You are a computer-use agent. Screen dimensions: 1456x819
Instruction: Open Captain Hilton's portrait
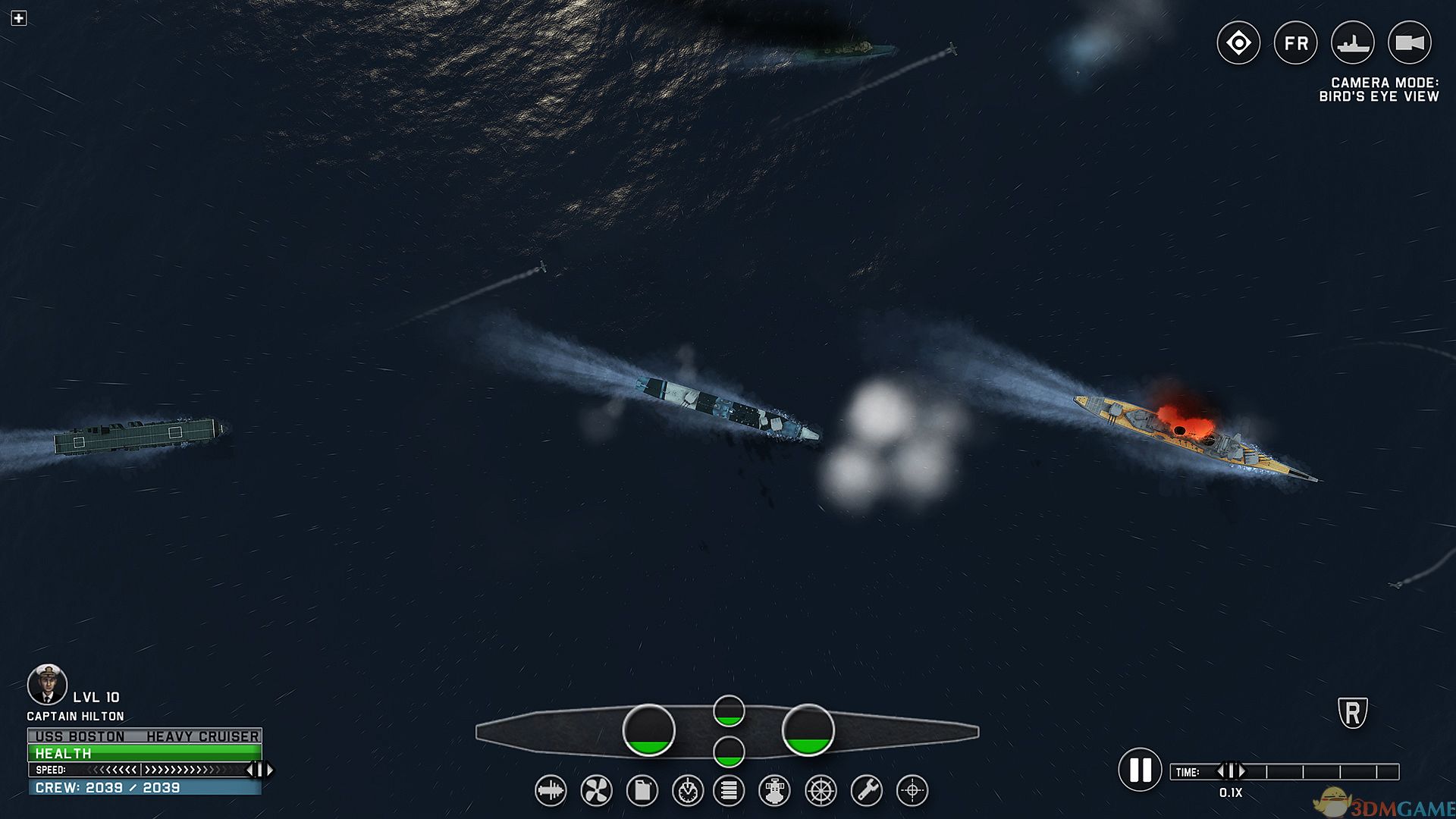tap(47, 684)
